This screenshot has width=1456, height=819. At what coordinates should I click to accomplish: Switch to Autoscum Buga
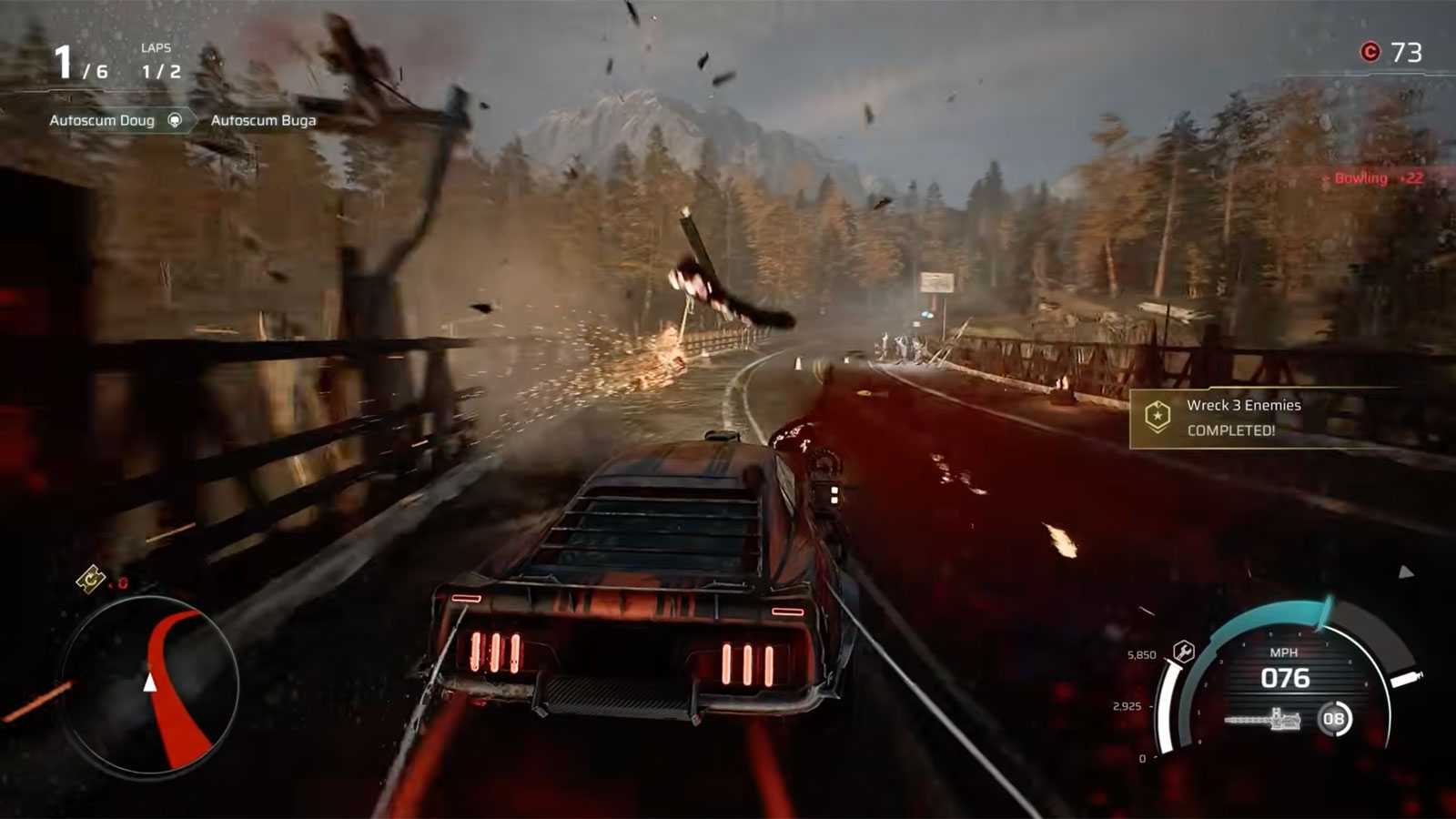tap(264, 119)
